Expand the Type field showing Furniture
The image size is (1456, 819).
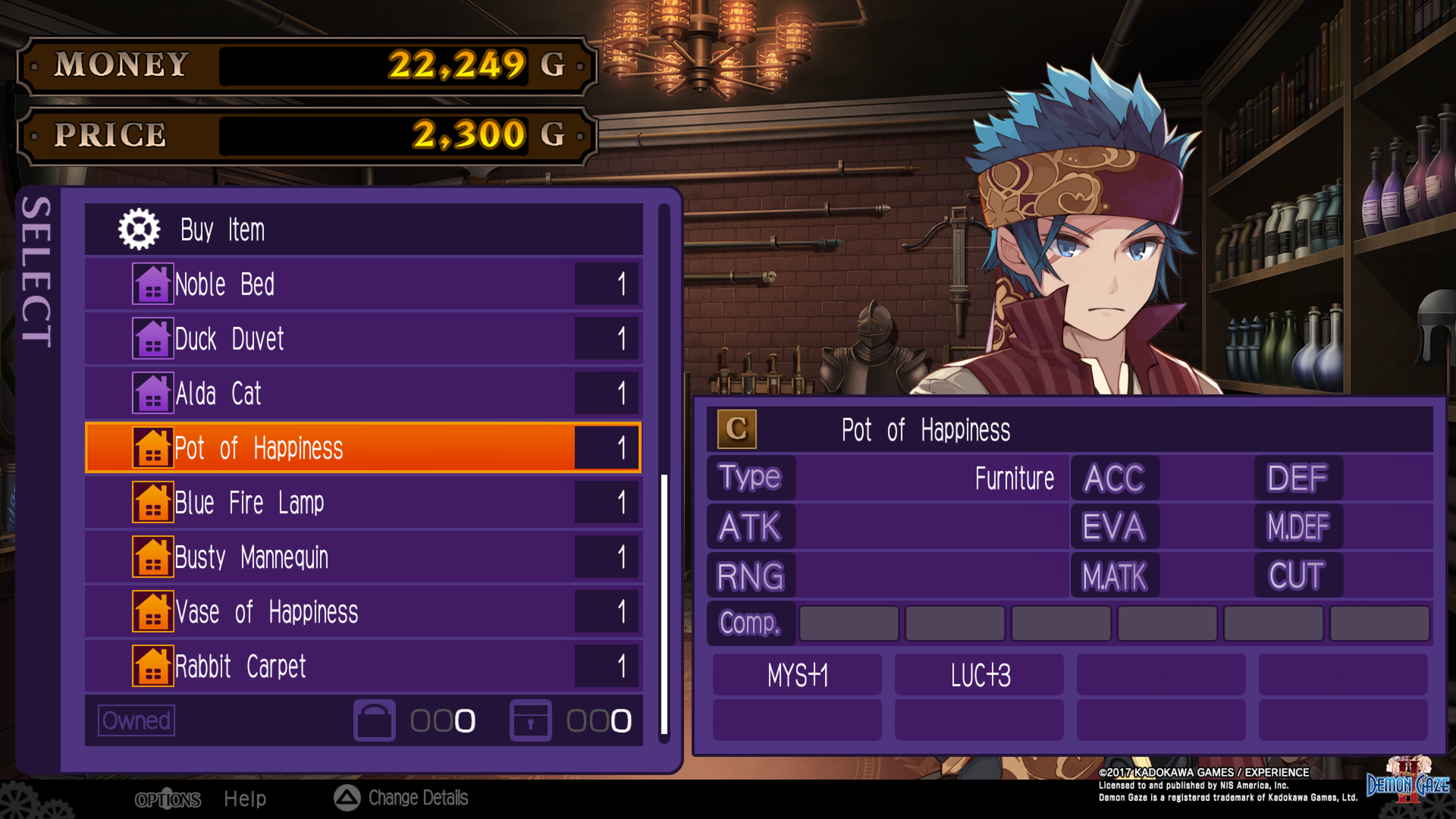coord(749,477)
